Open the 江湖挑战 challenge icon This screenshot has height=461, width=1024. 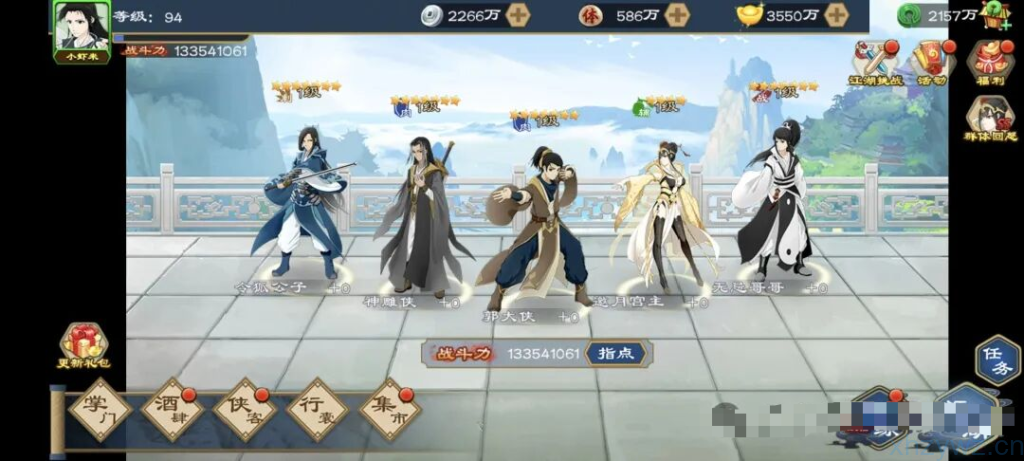pos(876,61)
